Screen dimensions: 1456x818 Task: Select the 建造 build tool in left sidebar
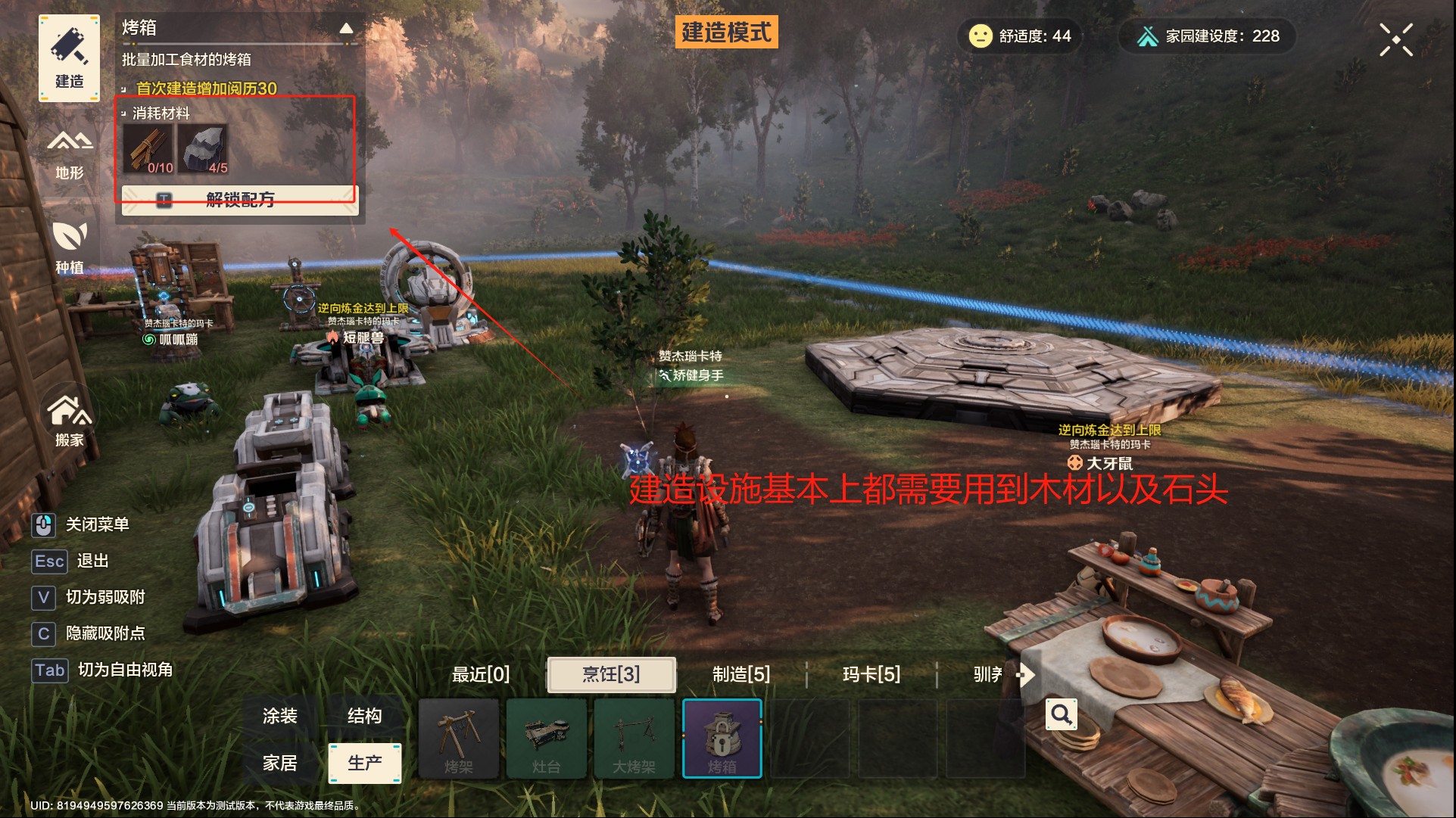coord(68,58)
